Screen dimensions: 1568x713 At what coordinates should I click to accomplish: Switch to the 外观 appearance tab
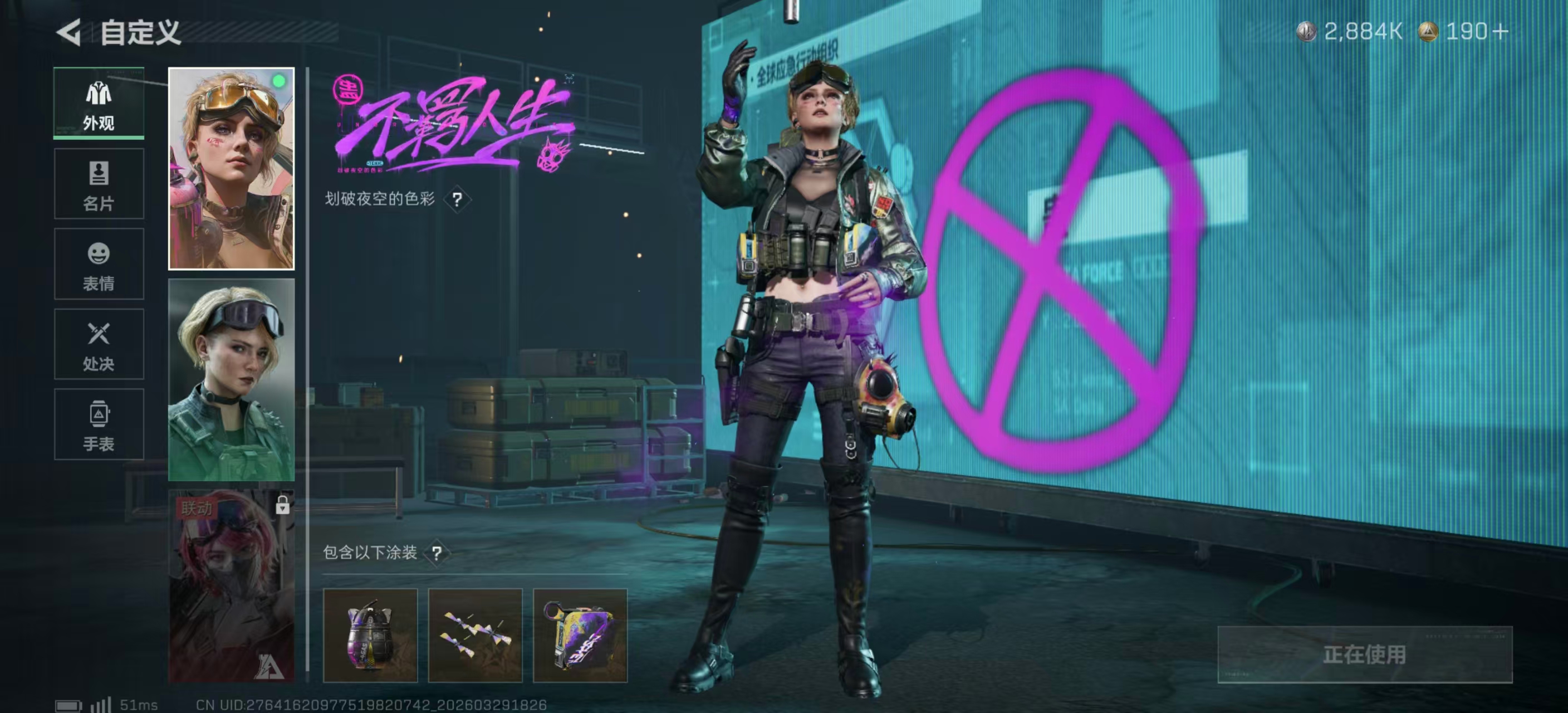[x=99, y=103]
